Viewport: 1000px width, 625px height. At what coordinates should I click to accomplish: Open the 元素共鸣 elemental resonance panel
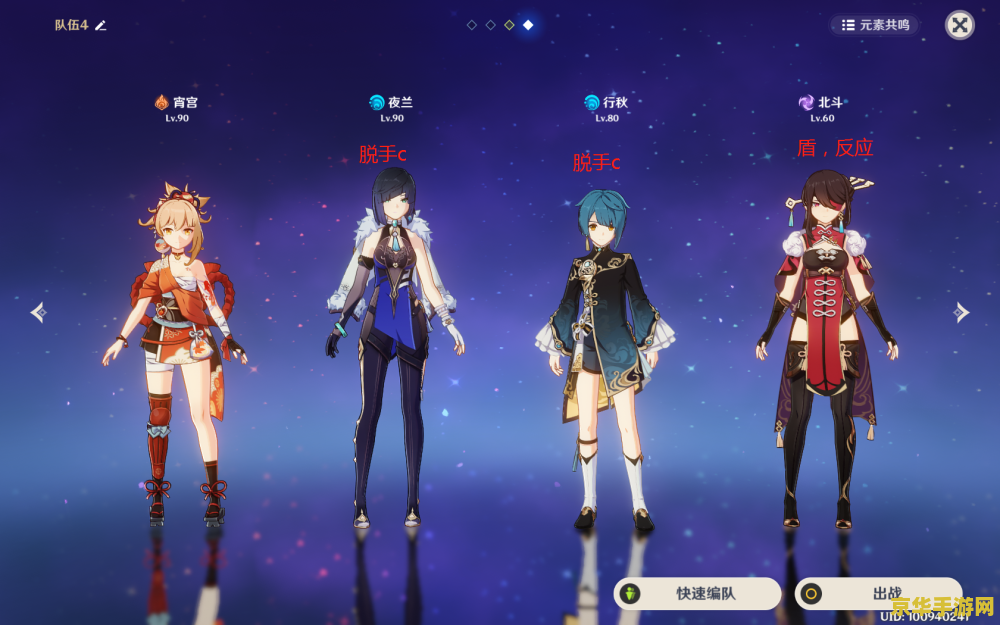pos(875,25)
